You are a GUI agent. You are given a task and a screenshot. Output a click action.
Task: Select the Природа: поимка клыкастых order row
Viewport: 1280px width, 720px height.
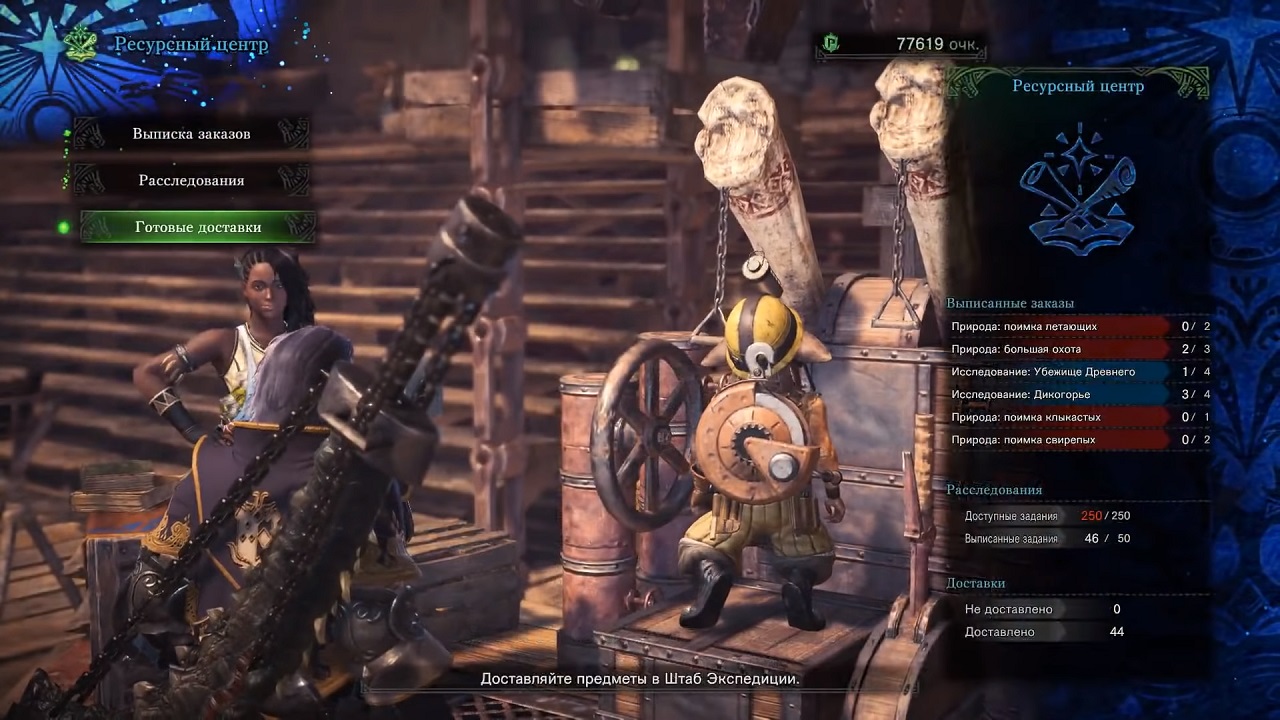pyautogui.click(x=1078, y=417)
